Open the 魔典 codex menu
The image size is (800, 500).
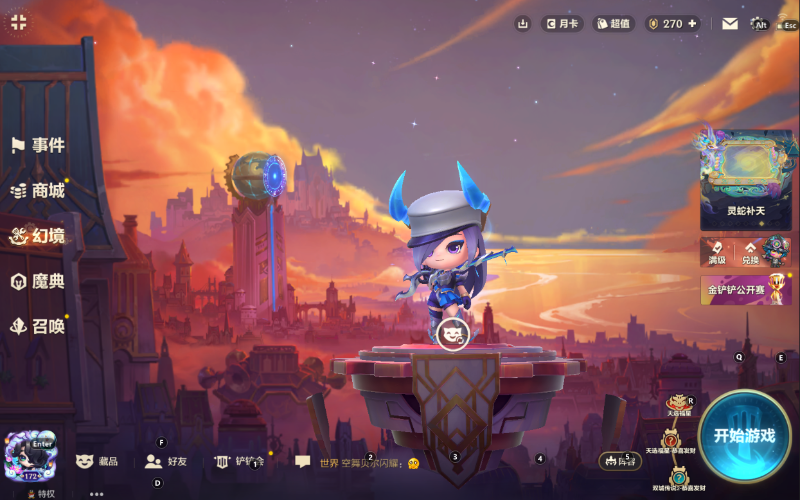pyautogui.click(x=38, y=281)
